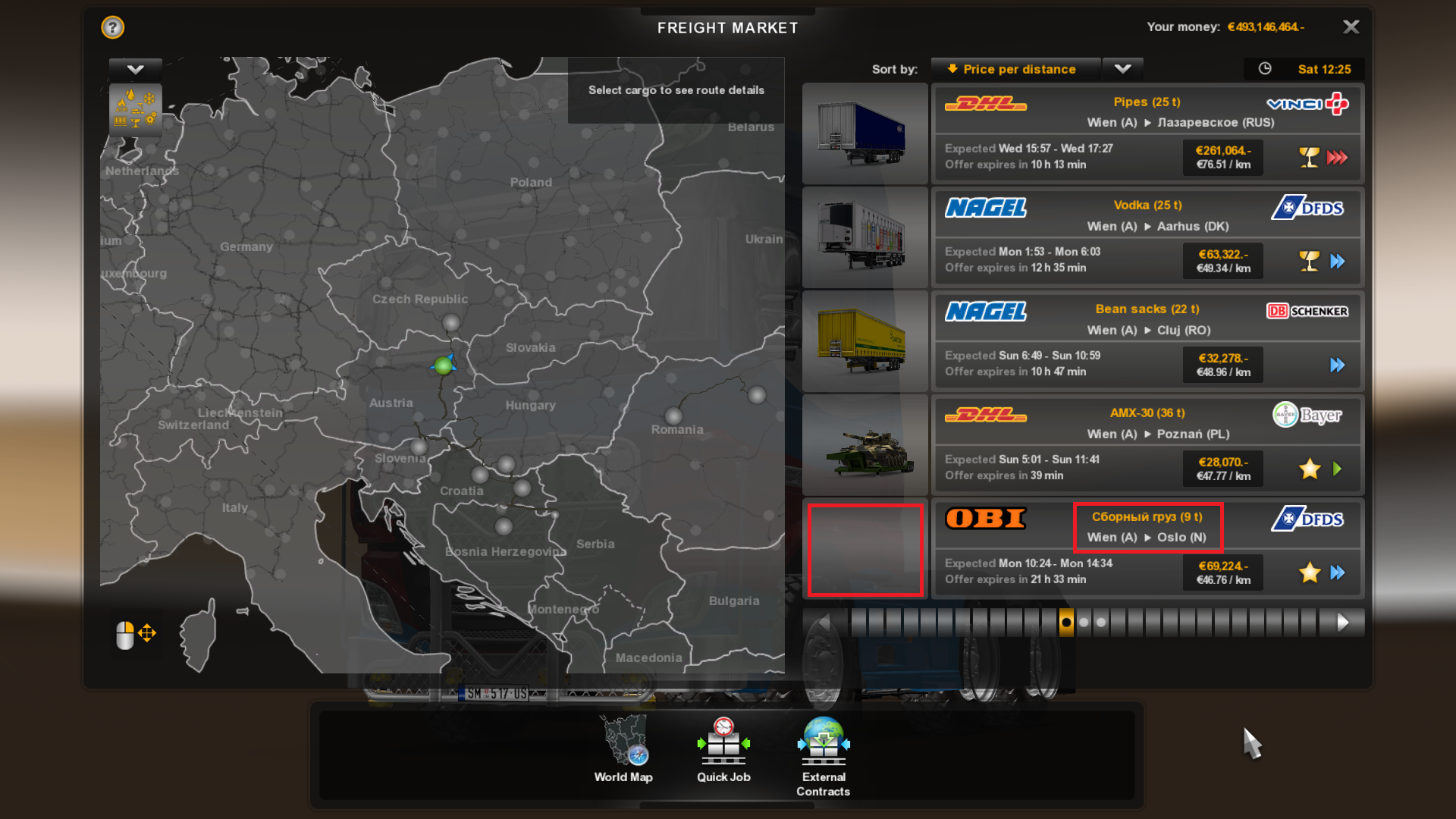This screenshot has height=819, width=1456.
Task: Click the liquid cargo droplet filter icon
Action: 131,93
